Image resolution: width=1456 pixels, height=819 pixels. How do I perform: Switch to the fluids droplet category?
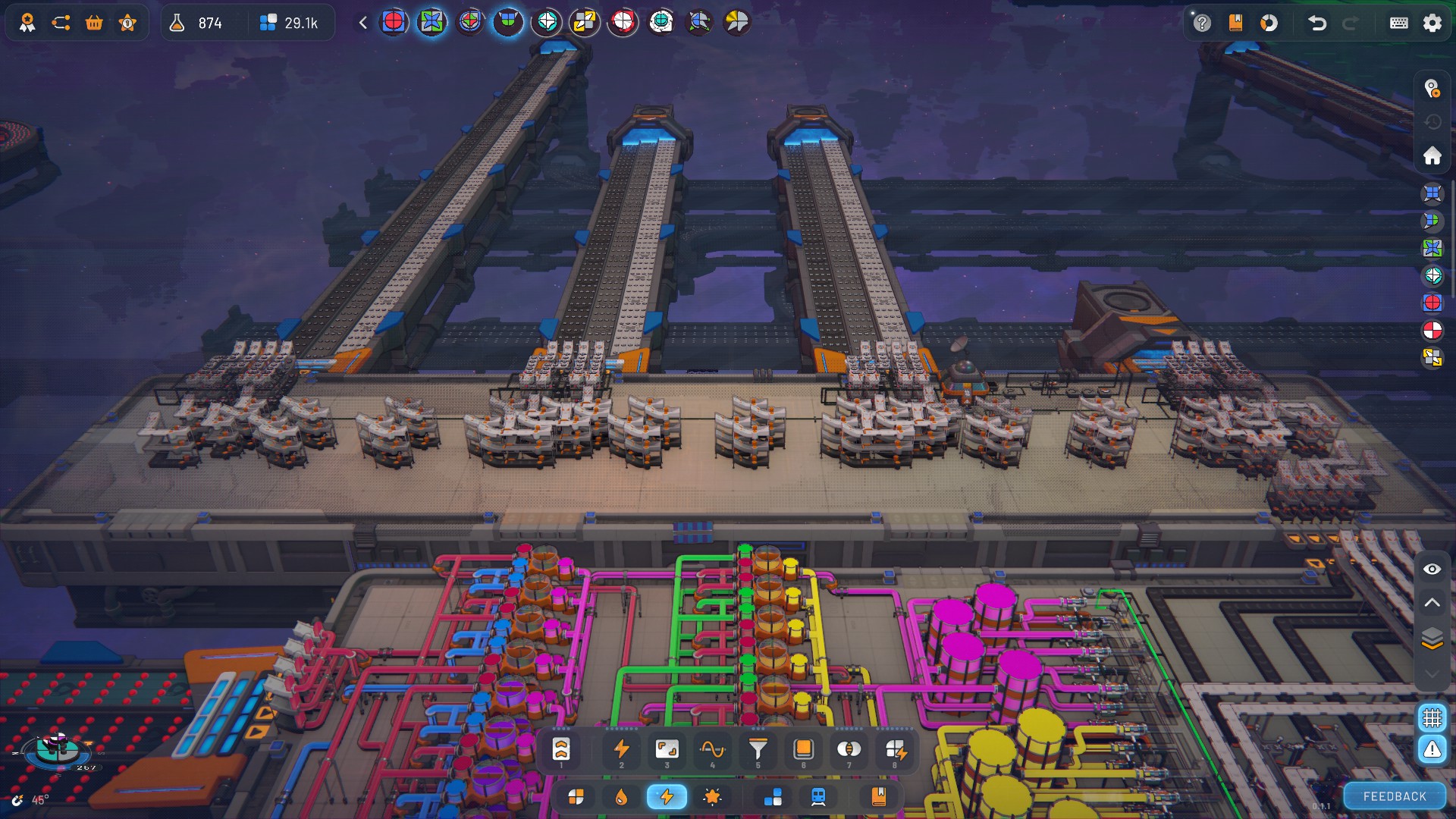tap(621, 797)
